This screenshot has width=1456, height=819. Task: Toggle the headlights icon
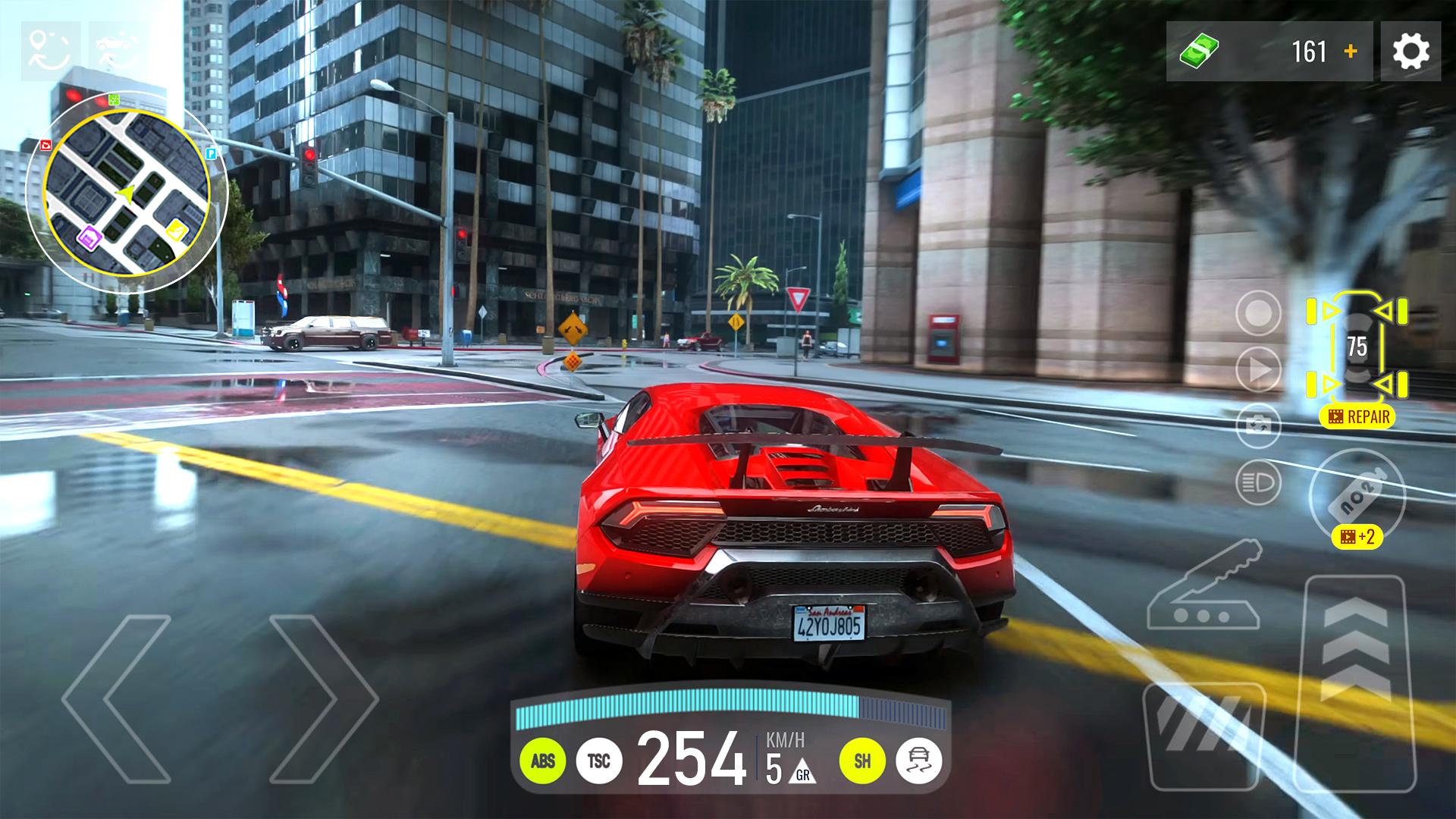coord(1258,482)
